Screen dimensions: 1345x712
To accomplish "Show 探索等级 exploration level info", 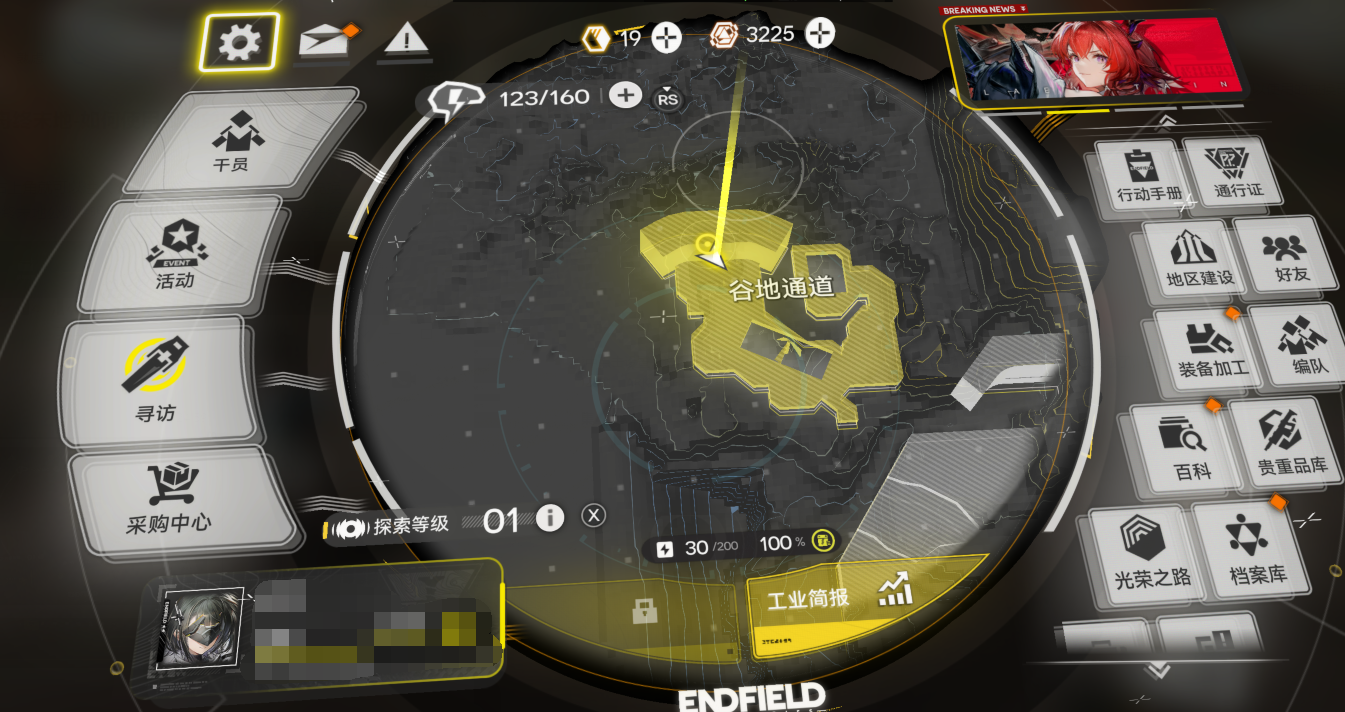I will (550, 518).
